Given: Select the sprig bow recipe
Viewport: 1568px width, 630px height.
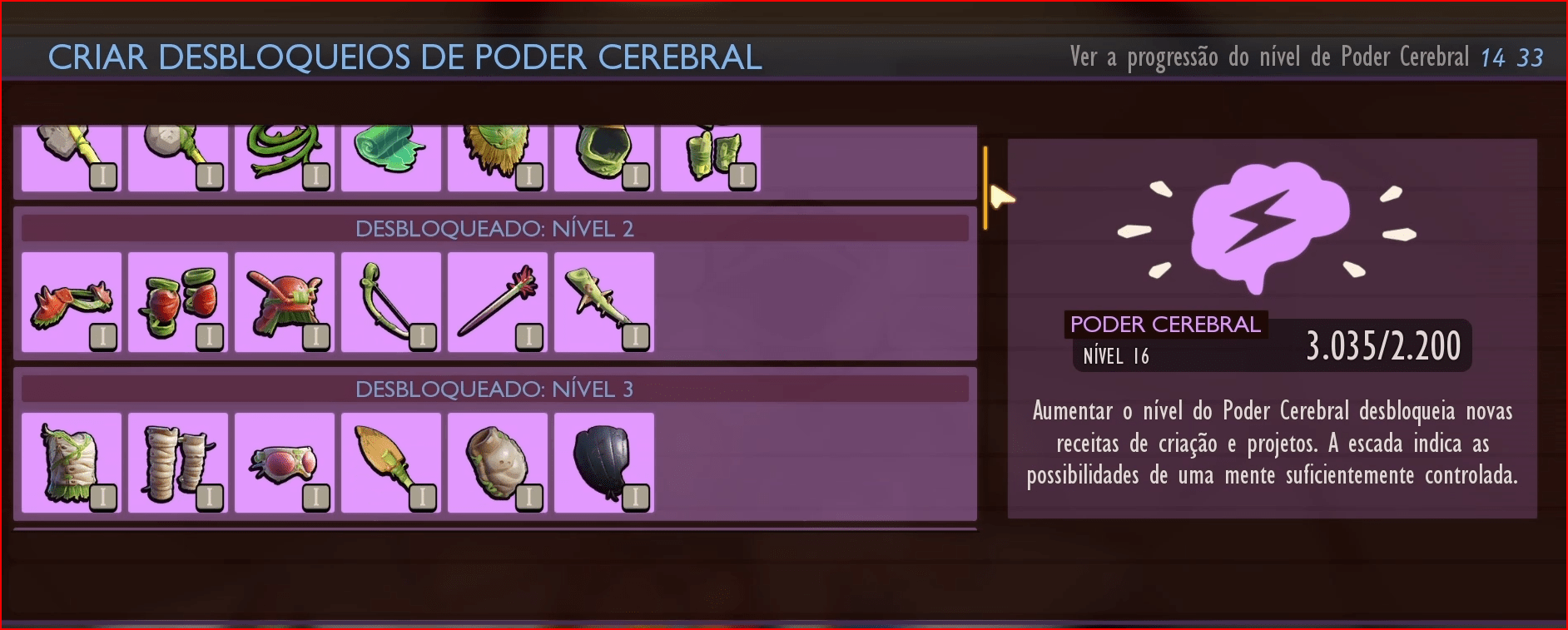Looking at the screenshot, I should click(391, 302).
